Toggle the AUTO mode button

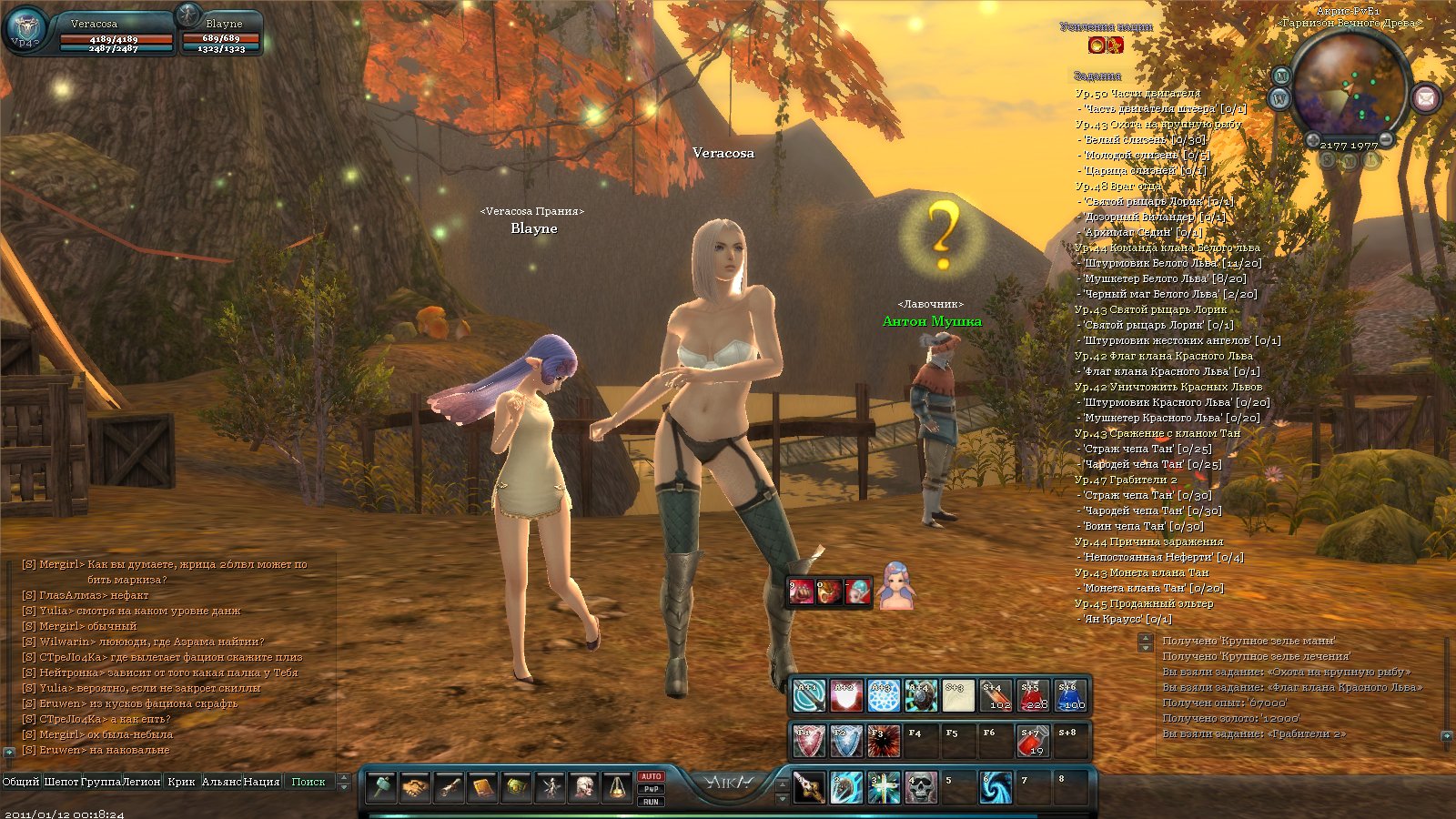[x=651, y=776]
